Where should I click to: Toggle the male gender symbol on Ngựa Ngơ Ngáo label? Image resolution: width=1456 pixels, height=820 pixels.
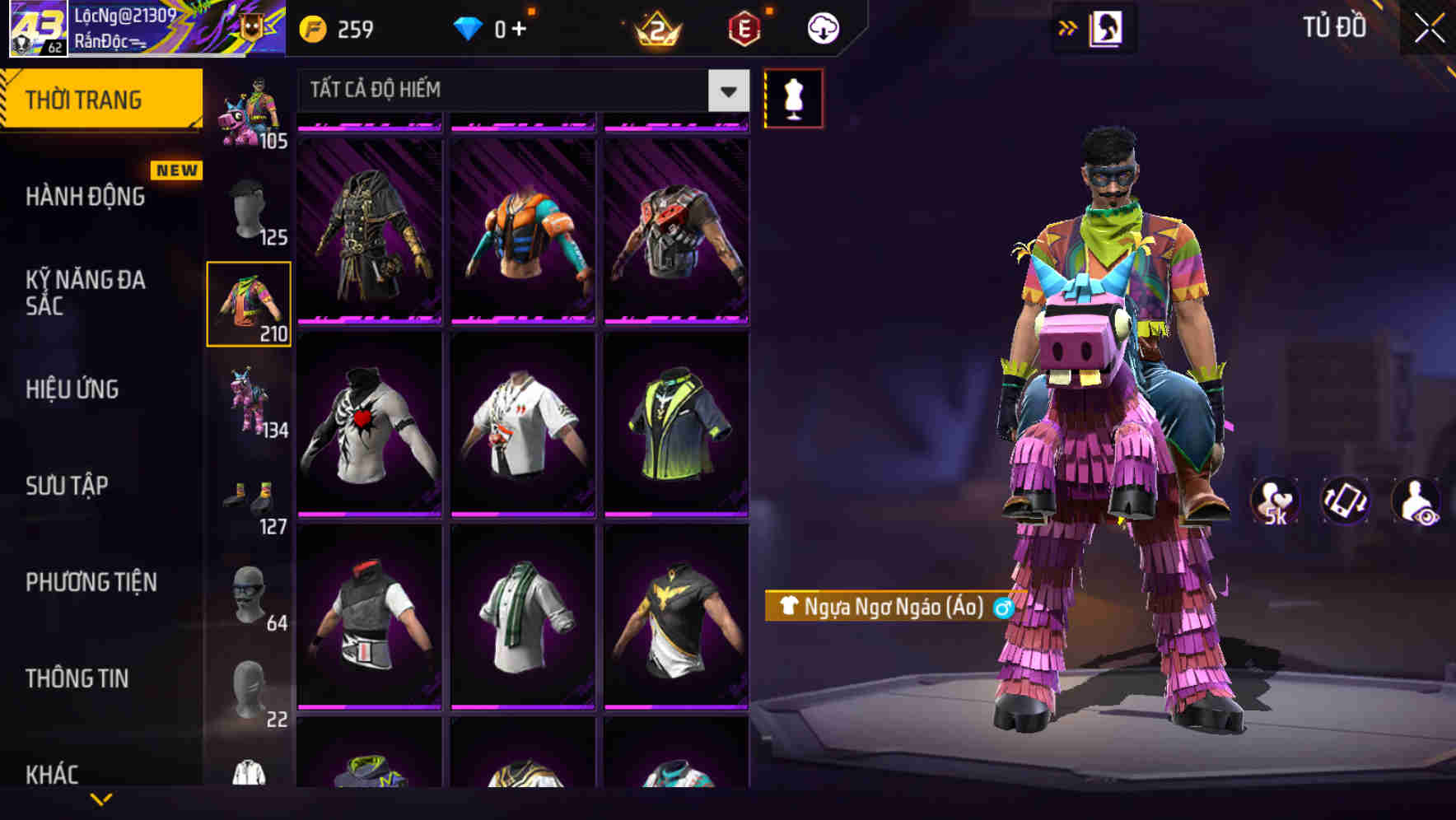(x=1001, y=609)
